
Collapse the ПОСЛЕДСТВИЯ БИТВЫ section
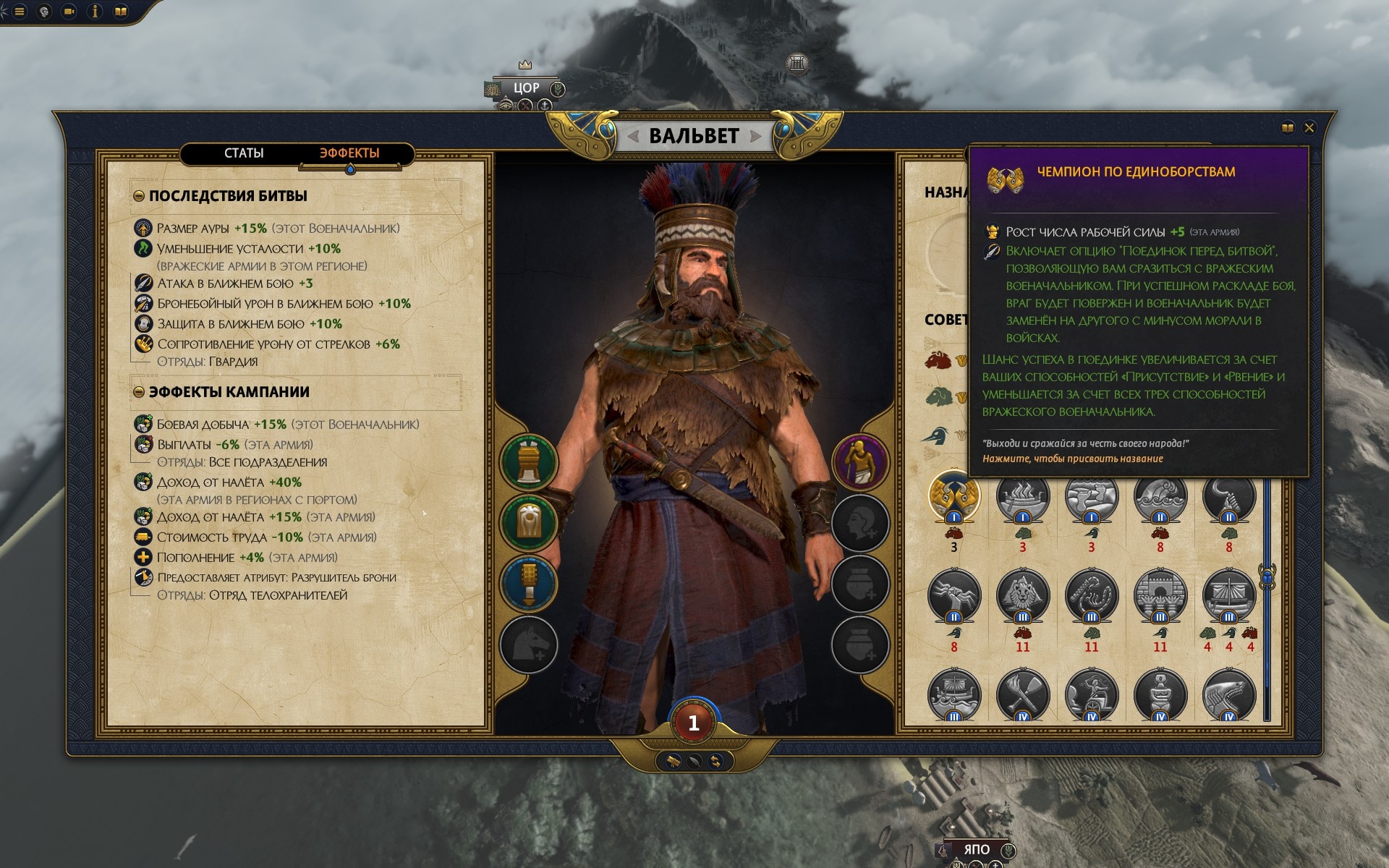tap(139, 196)
